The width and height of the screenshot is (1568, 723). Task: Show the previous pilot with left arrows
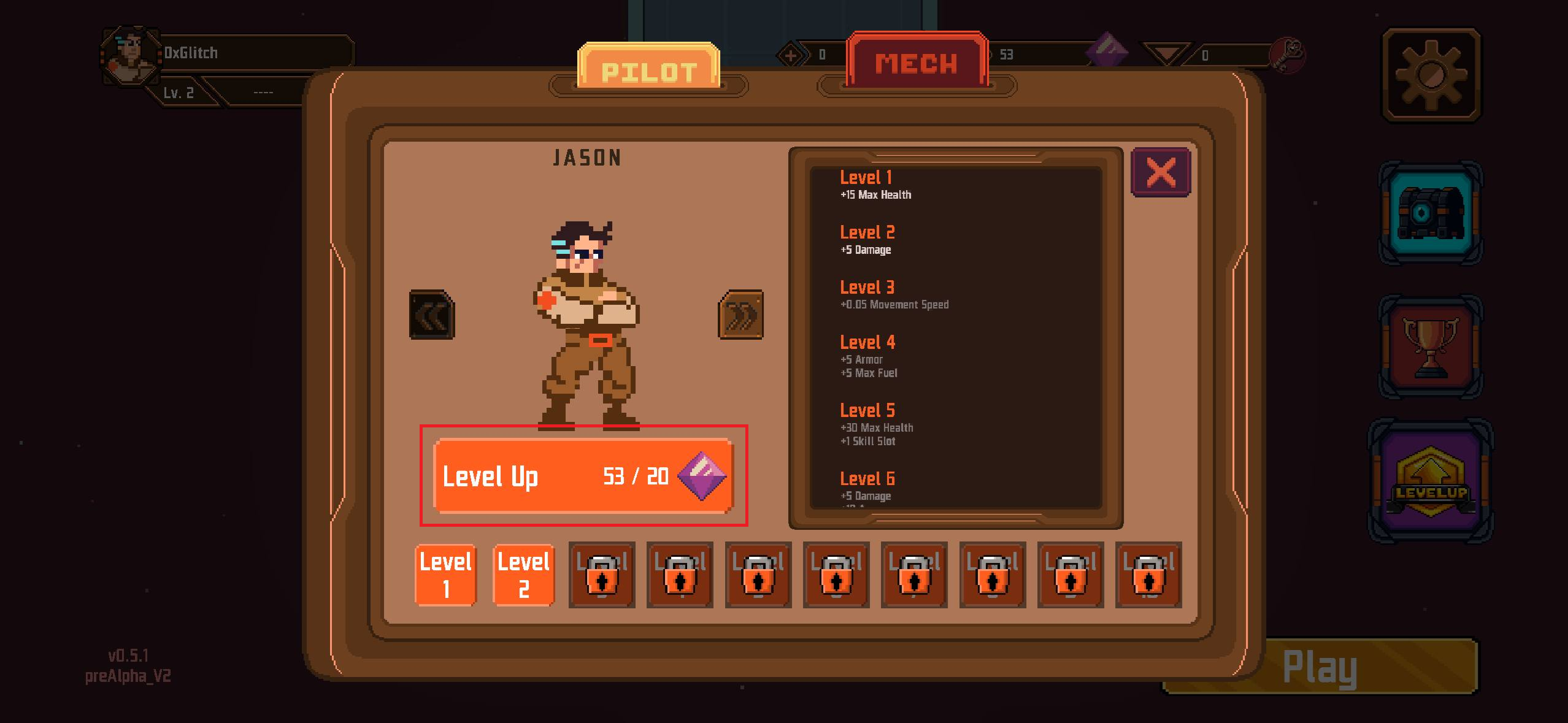[x=432, y=315]
